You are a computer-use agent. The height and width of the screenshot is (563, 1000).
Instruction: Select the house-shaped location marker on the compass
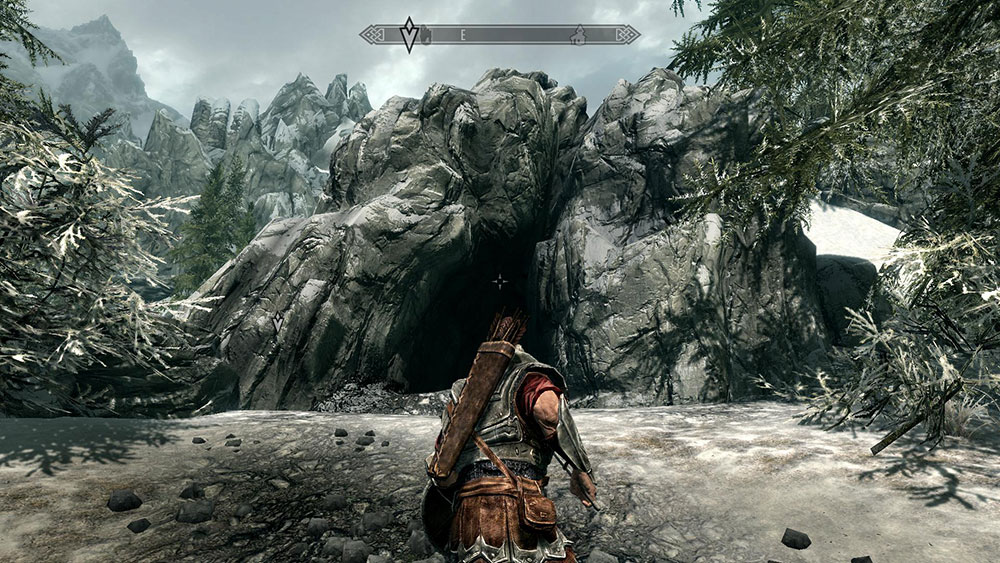pos(577,35)
